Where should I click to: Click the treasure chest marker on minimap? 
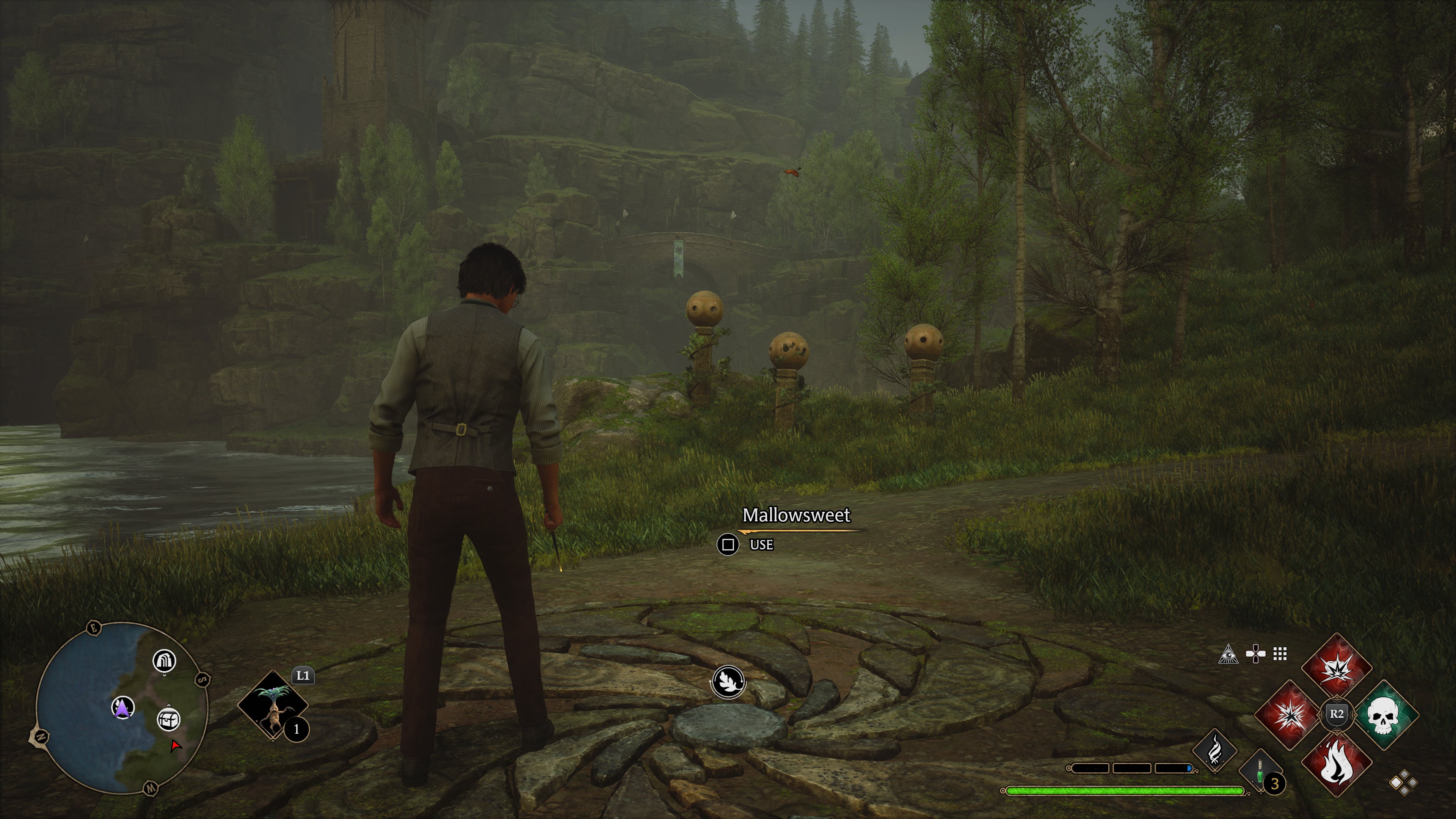click(x=168, y=720)
